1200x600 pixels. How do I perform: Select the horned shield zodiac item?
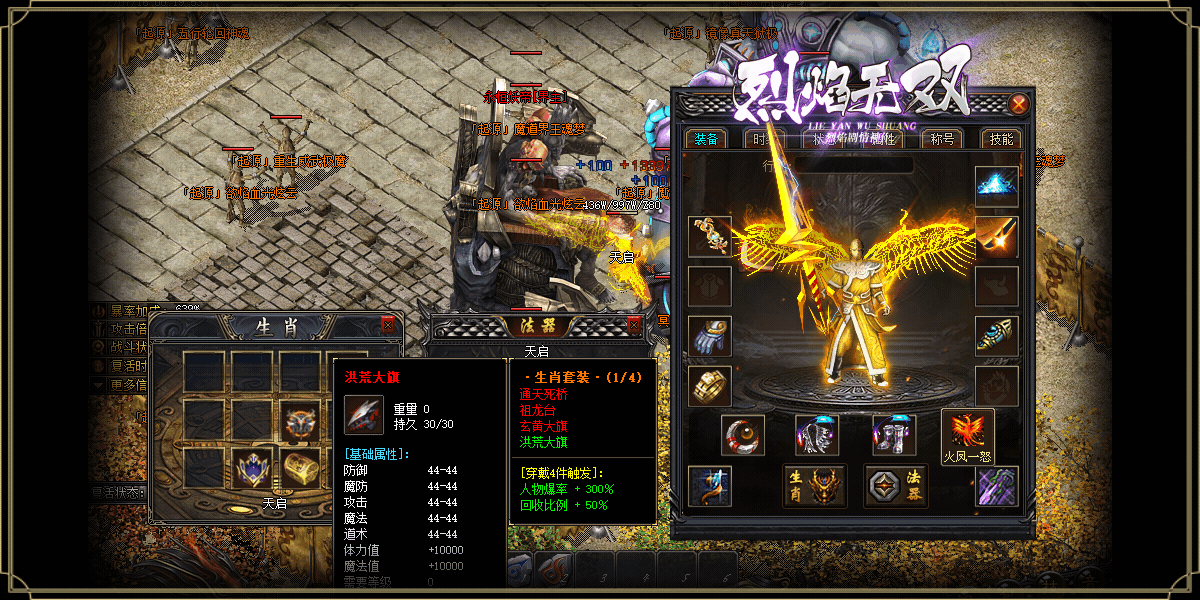(302, 420)
